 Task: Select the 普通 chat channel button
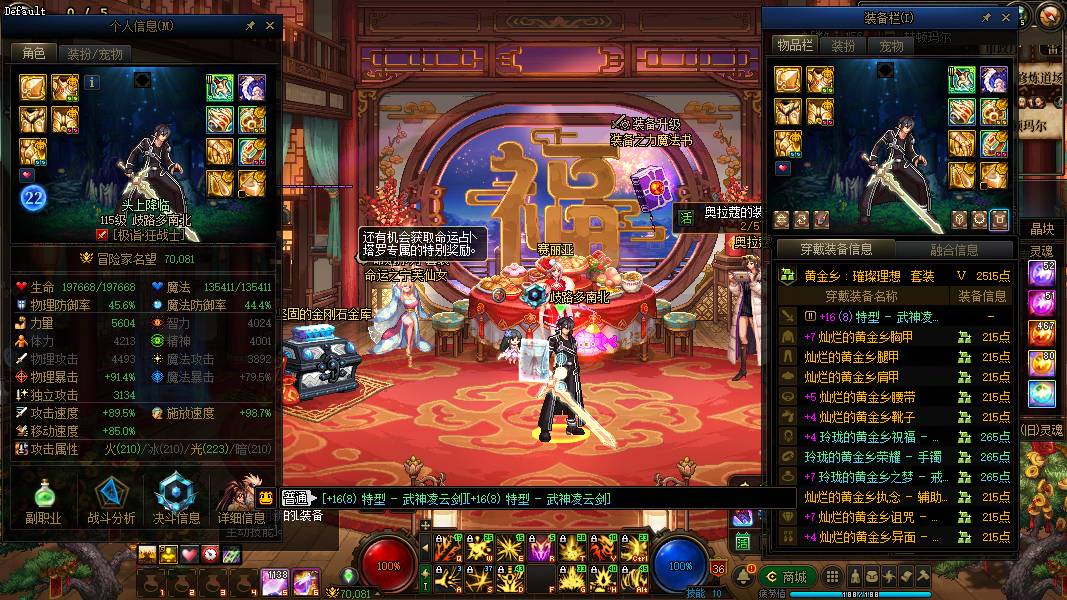click(295, 498)
